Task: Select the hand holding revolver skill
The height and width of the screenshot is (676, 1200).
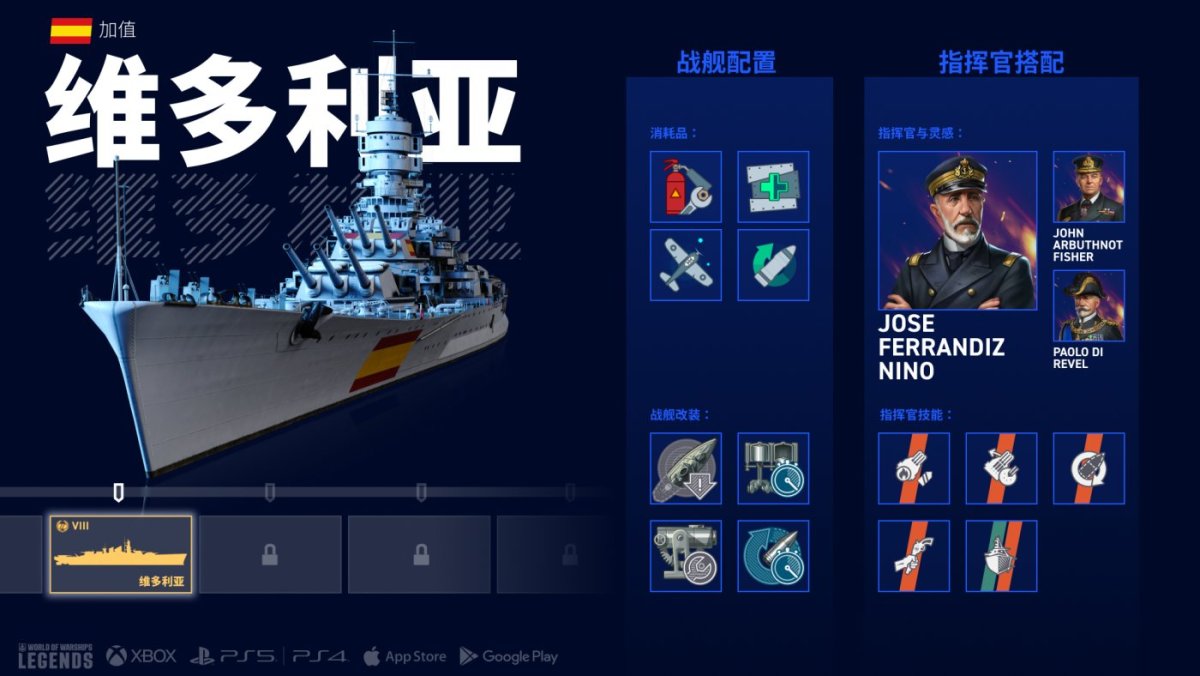Action: [x=914, y=555]
